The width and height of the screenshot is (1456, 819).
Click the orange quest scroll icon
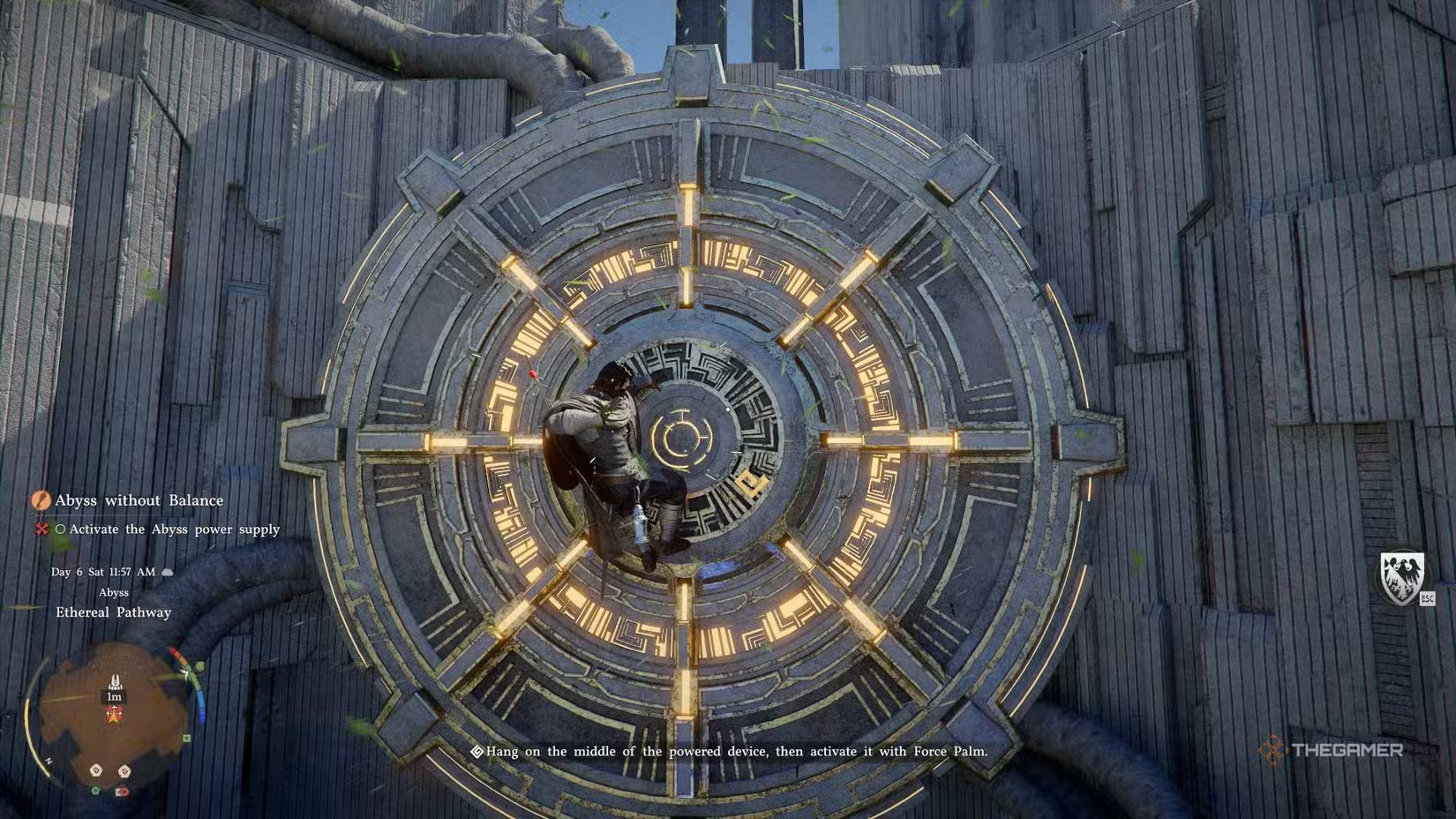click(x=41, y=500)
